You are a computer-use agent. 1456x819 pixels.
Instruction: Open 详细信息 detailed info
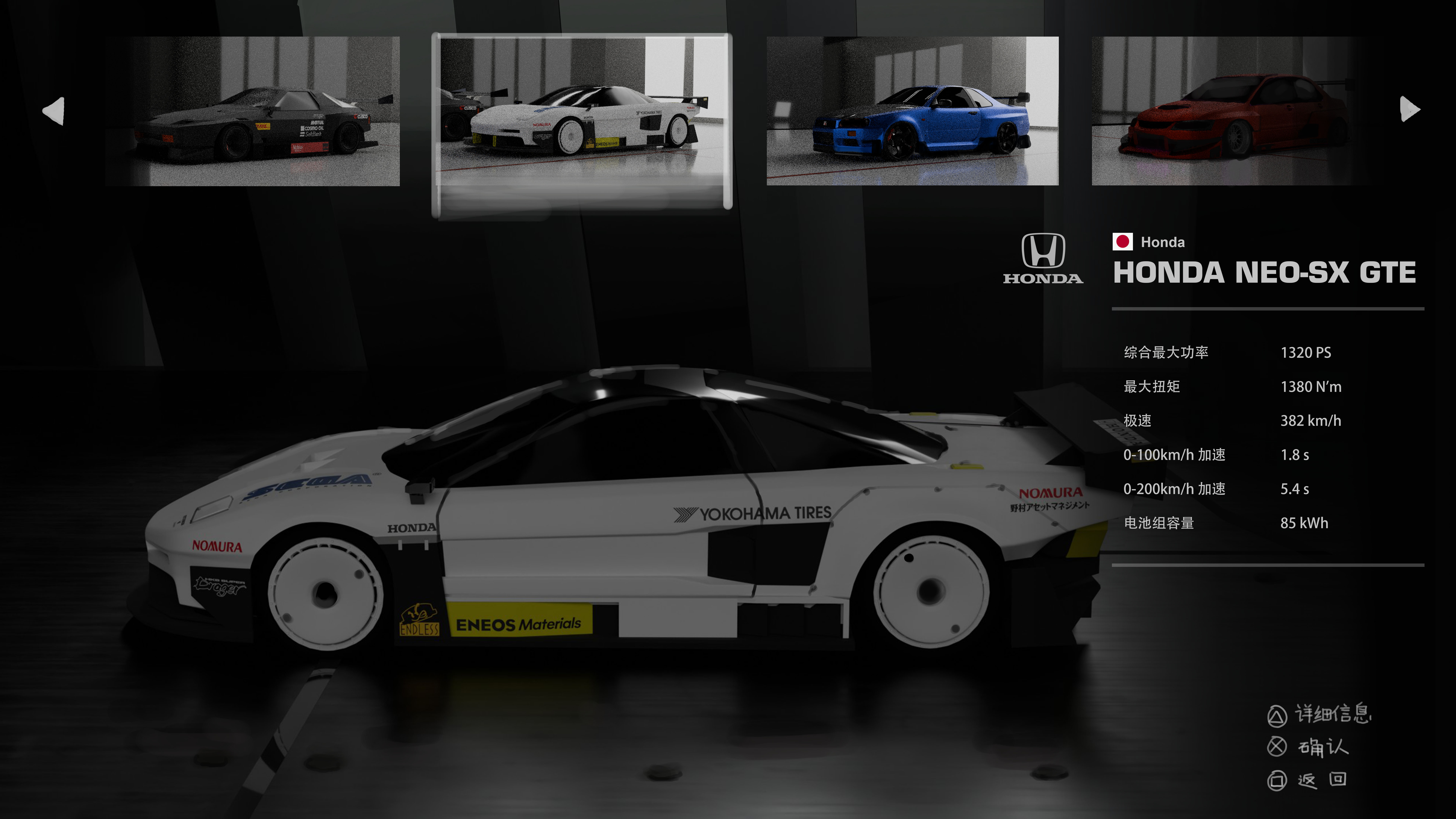click(x=1319, y=714)
